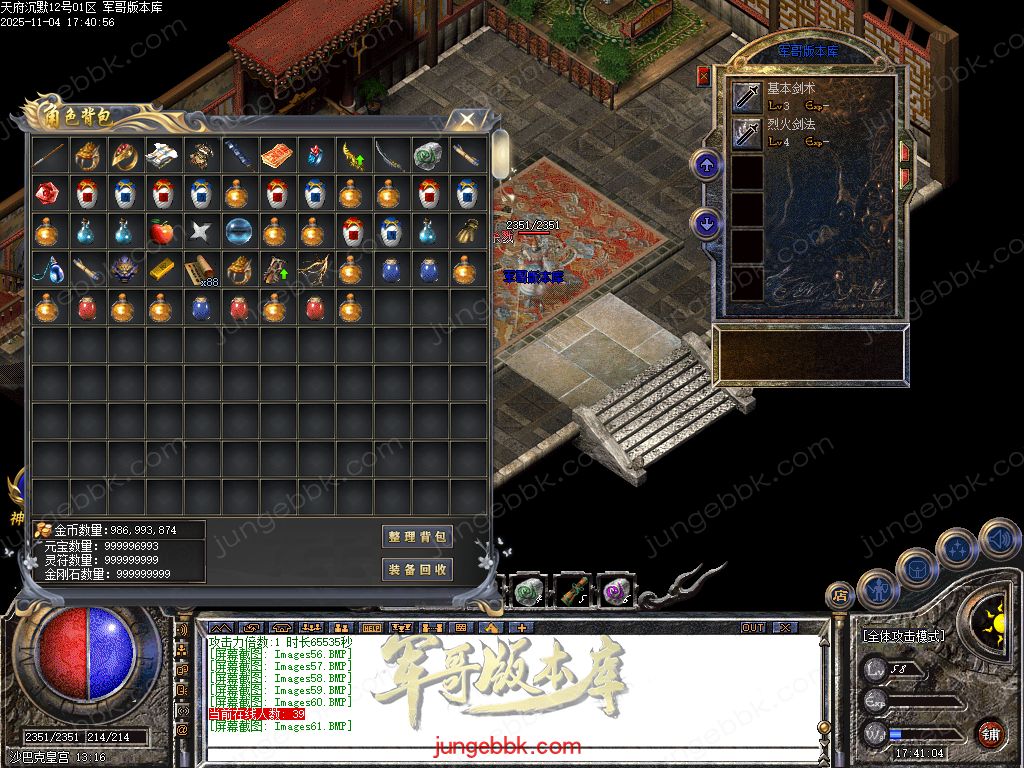
Task: Close the skill panel with the red X
Action: point(703,75)
